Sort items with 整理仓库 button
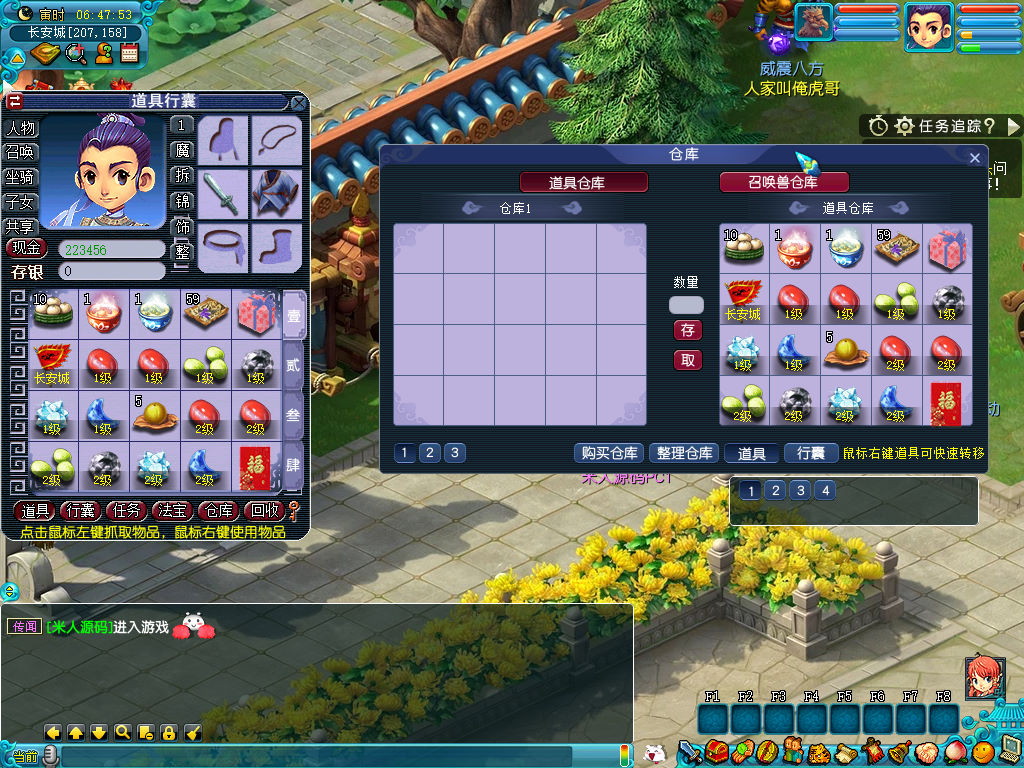The height and width of the screenshot is (768, 1024). coord(684,453)
